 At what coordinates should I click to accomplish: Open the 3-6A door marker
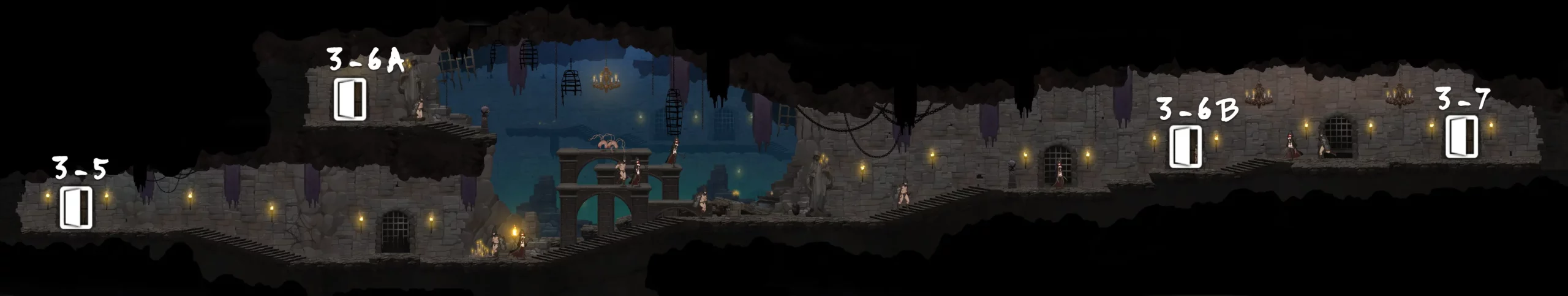pyautogui.click(x=350, y=99)
